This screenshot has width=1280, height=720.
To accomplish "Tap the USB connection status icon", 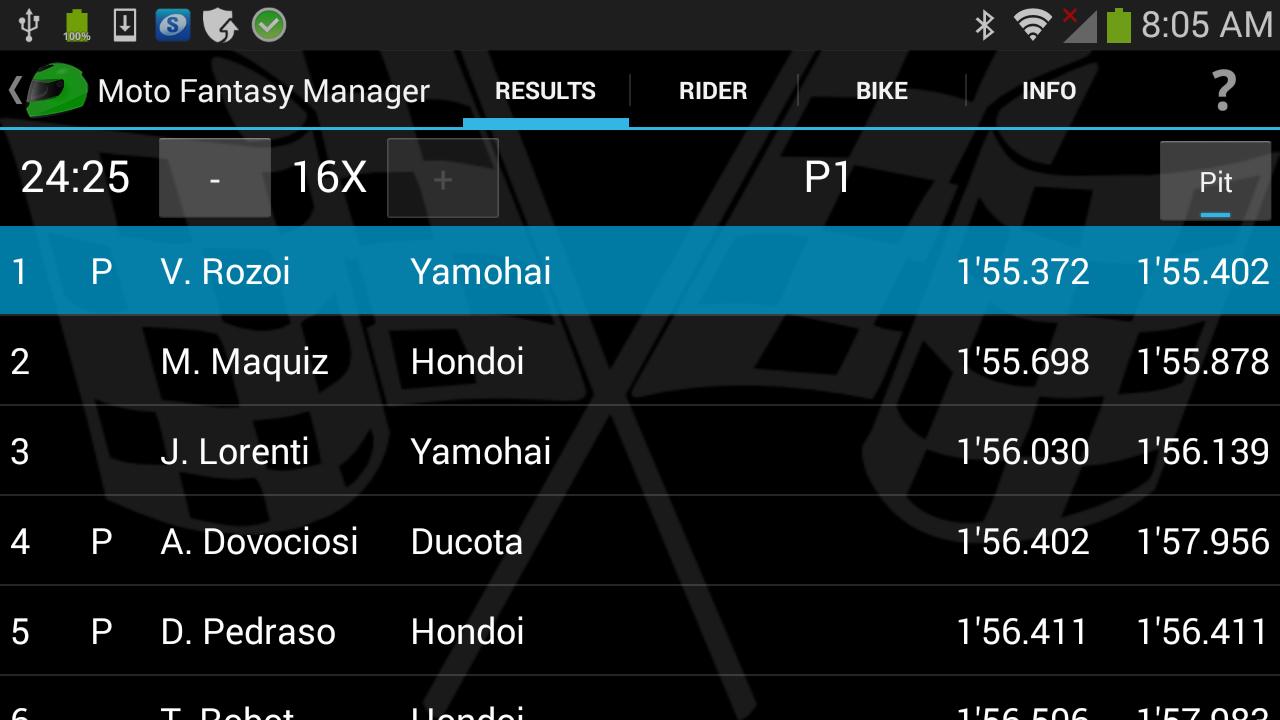I will (29, 24).
